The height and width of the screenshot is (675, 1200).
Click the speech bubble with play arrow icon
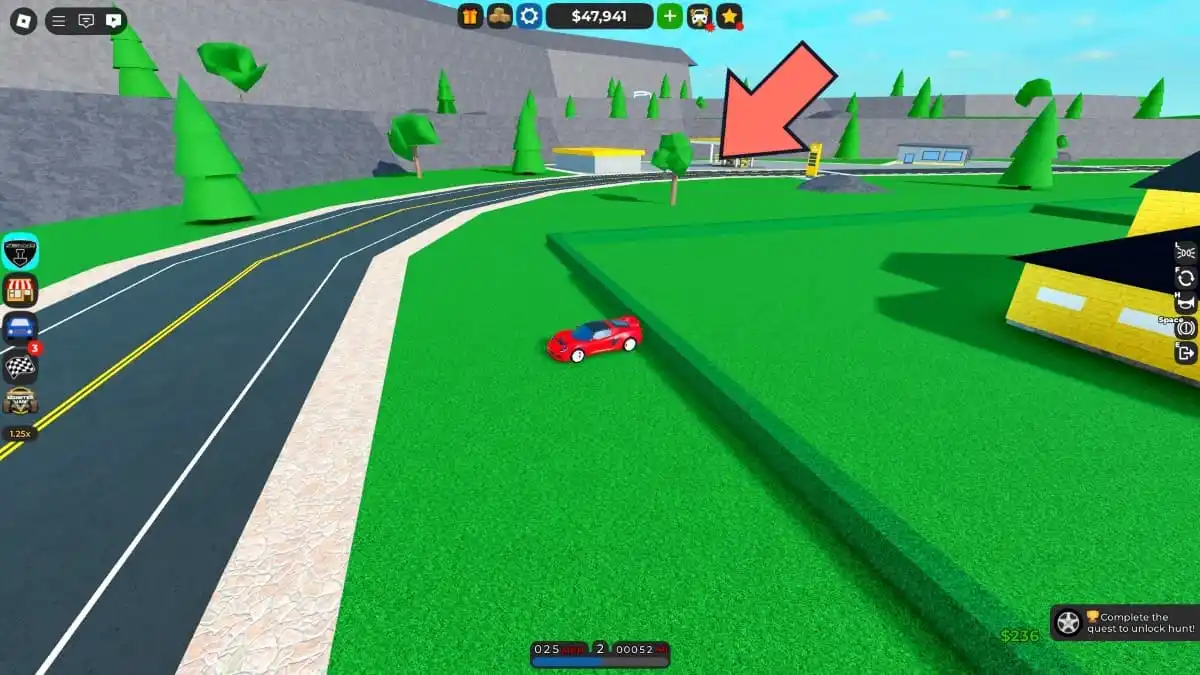click(113, 20)
